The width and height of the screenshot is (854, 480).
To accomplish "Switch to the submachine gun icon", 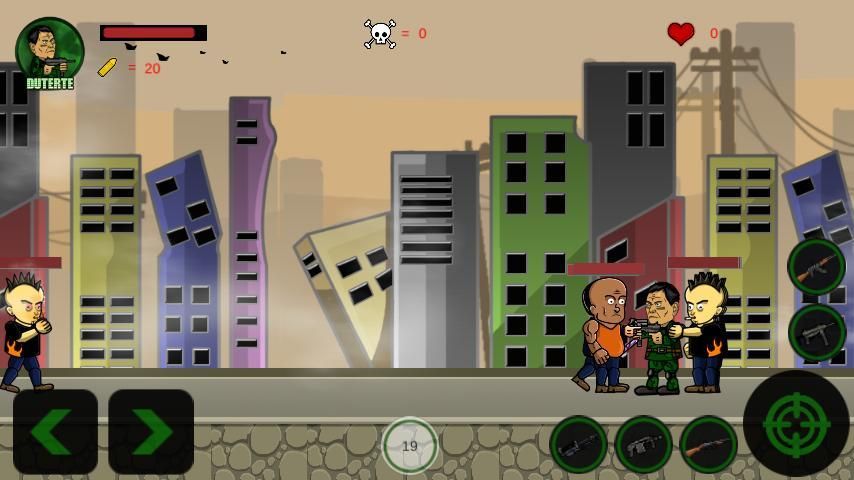I will pos(816,332).
